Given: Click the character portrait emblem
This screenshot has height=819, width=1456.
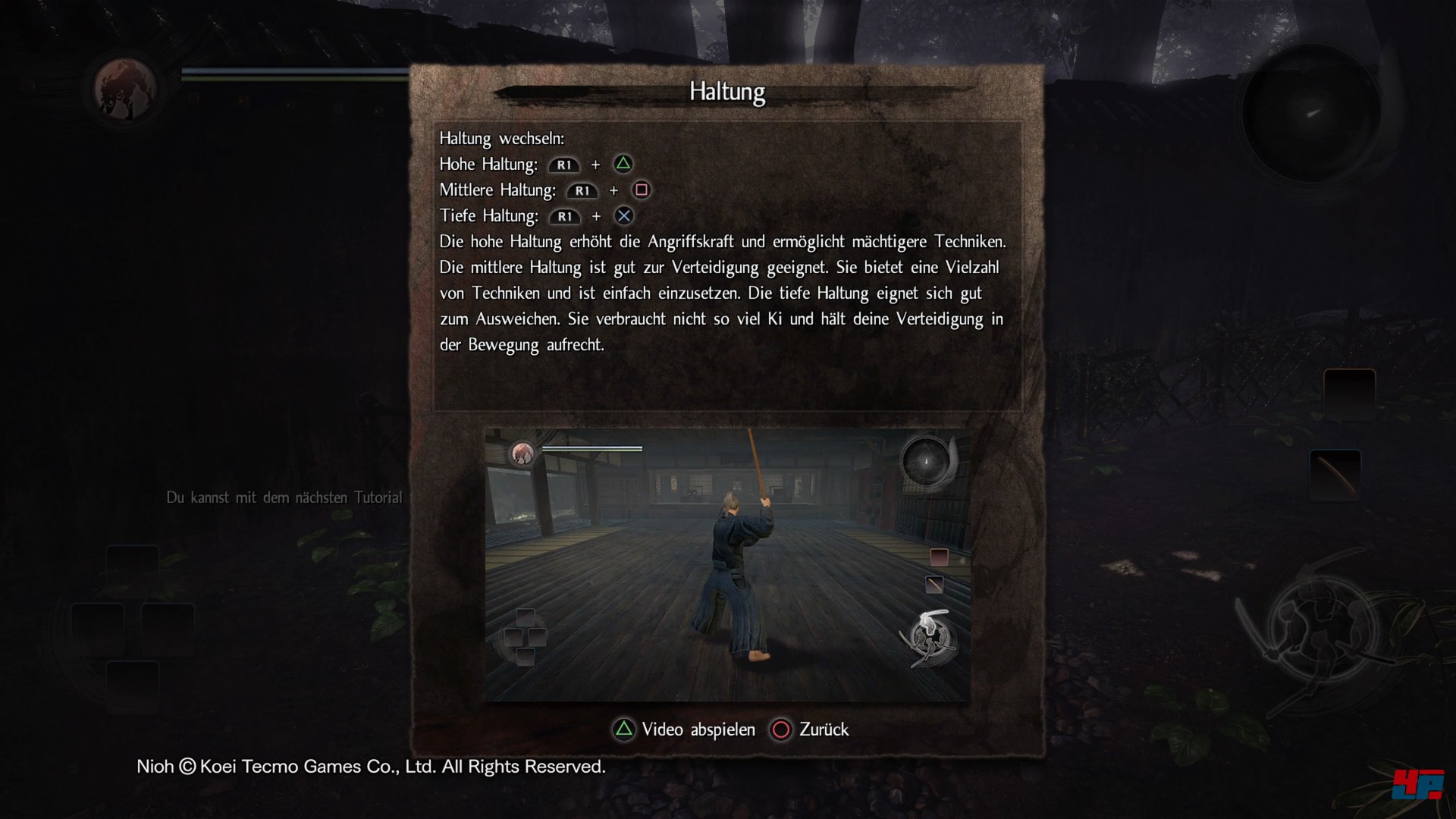Looking at the screenshot, I should [x=124, y=91].
